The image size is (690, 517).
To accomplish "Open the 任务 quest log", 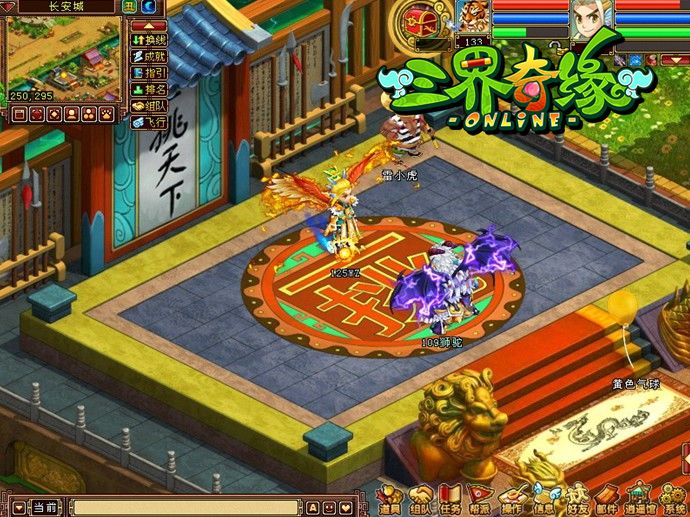I will pyautogui.click(x=451, y=498).
